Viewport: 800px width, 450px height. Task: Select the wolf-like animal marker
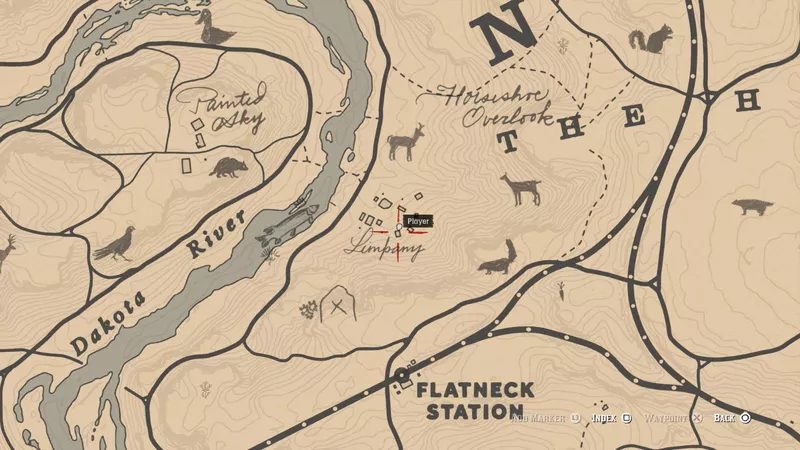(750, 208)
